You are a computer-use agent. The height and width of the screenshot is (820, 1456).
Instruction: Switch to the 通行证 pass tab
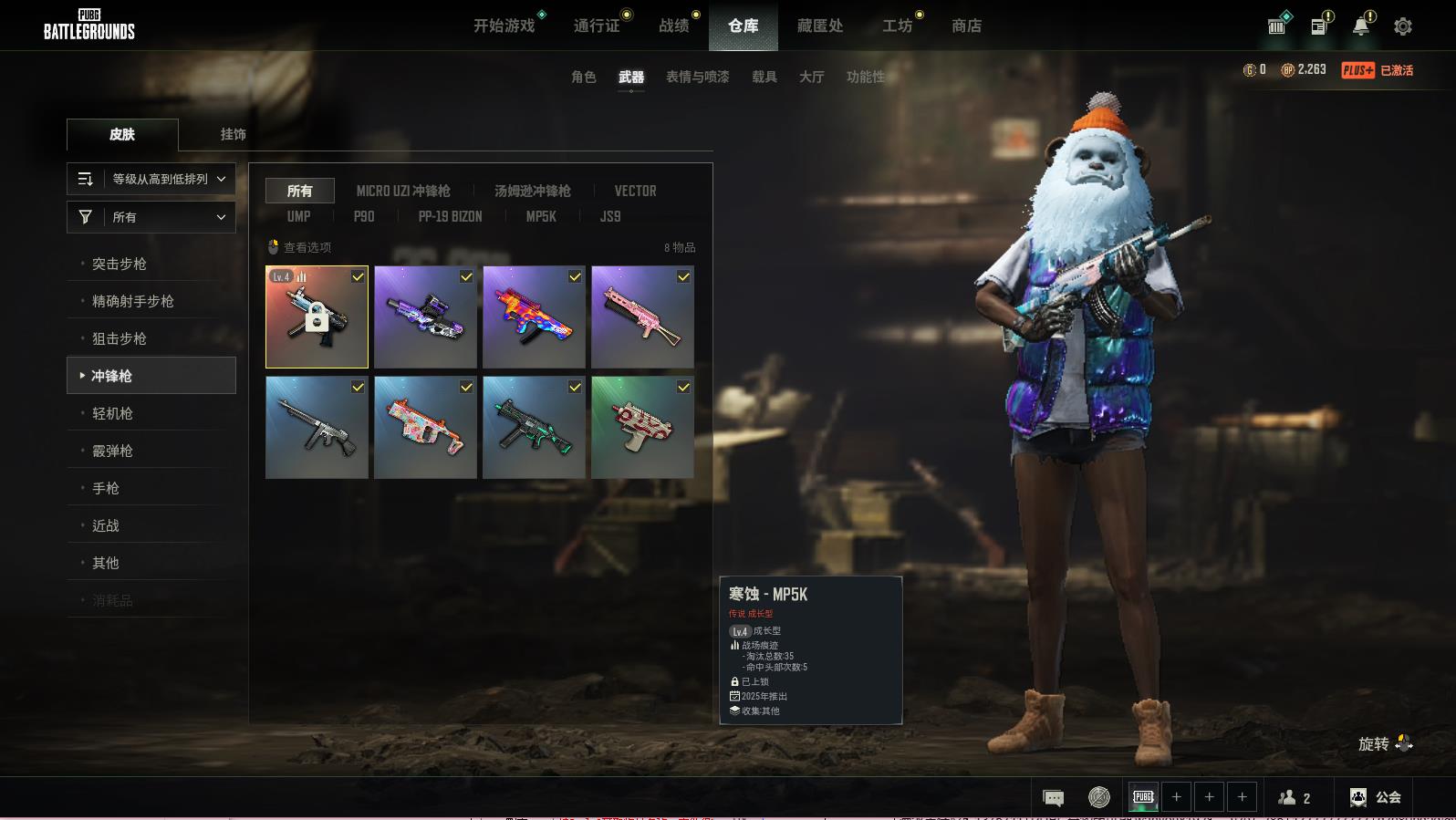coord(597,26)
